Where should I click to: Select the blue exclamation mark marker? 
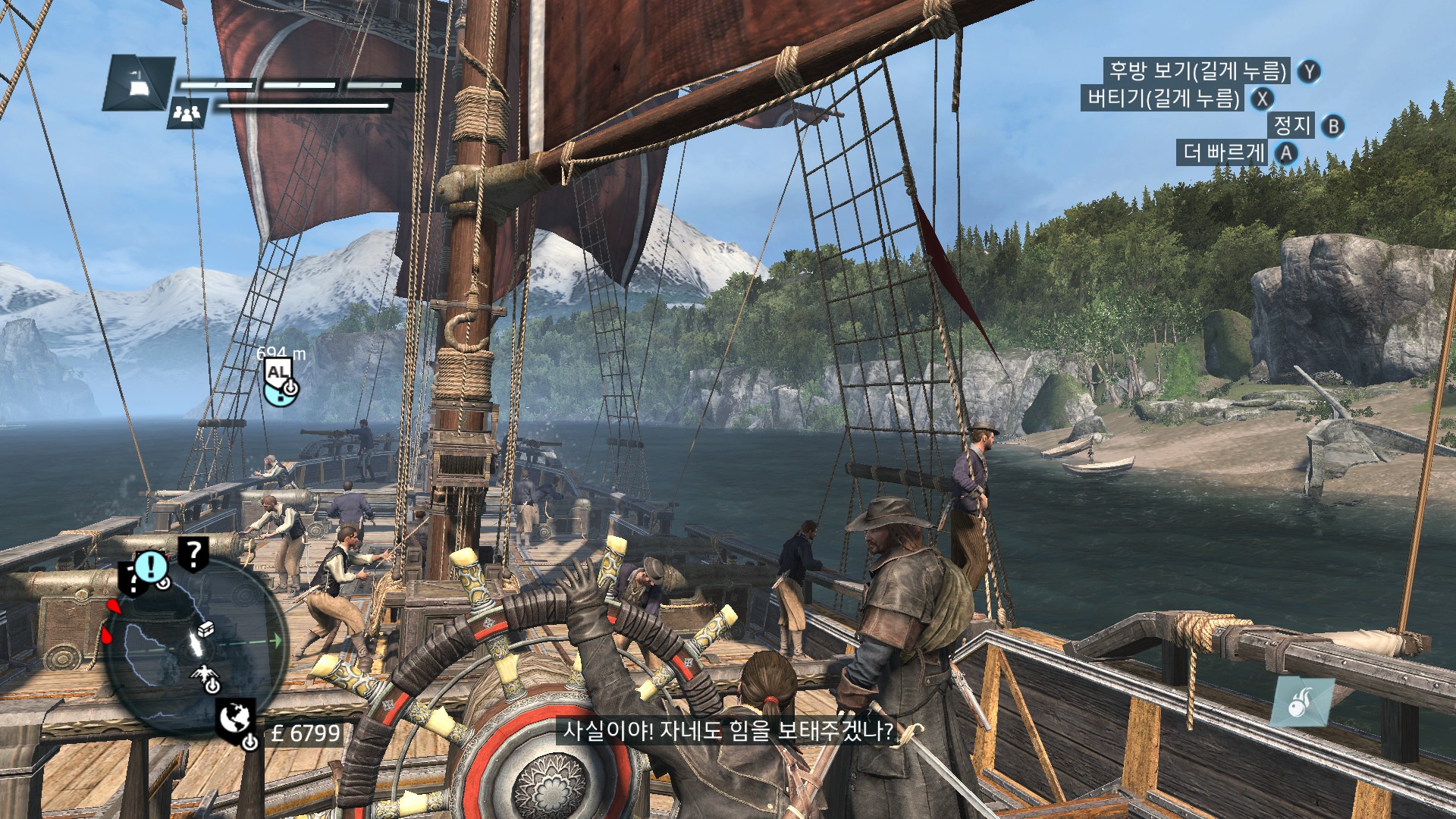pyautogui.click(x=151, y=566)
